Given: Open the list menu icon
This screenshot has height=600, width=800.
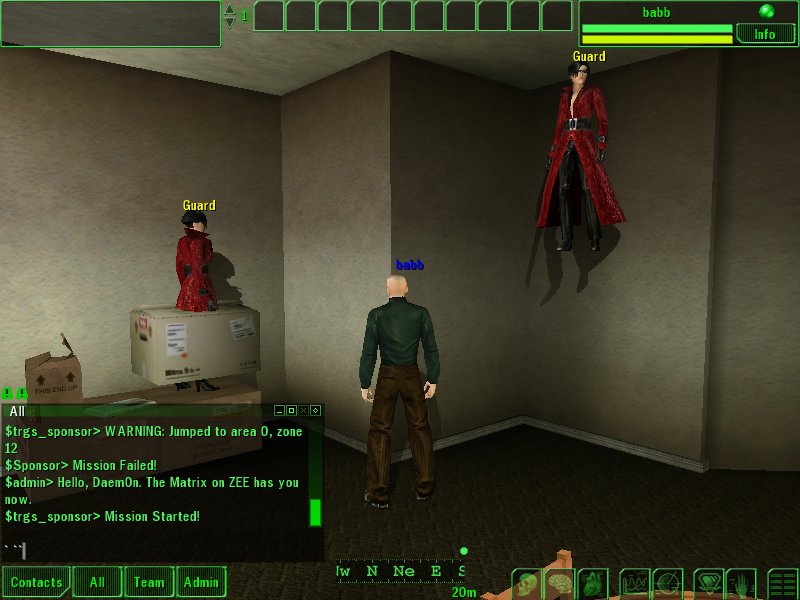Looking at the screenshot, I should click(783, 583).
